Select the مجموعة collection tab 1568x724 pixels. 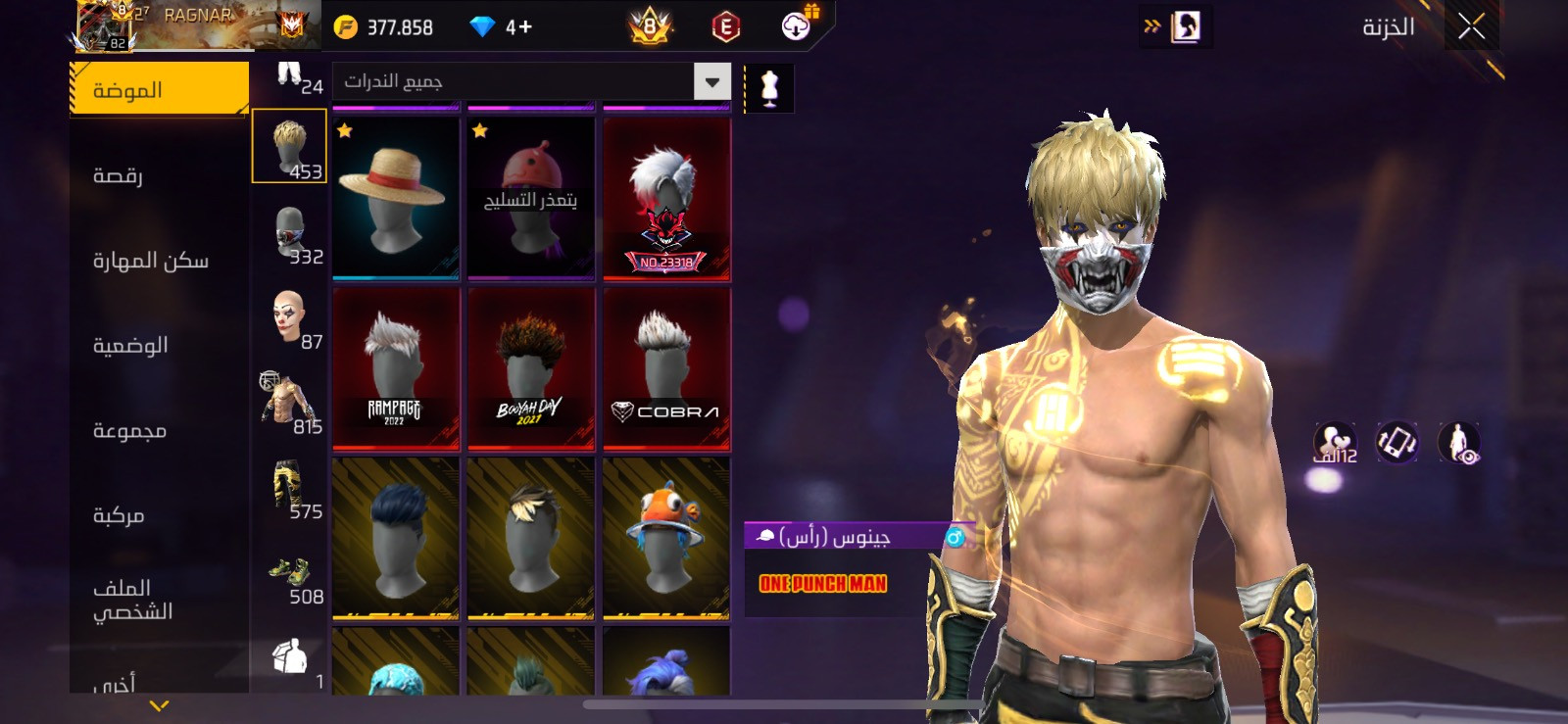[159, 431]
